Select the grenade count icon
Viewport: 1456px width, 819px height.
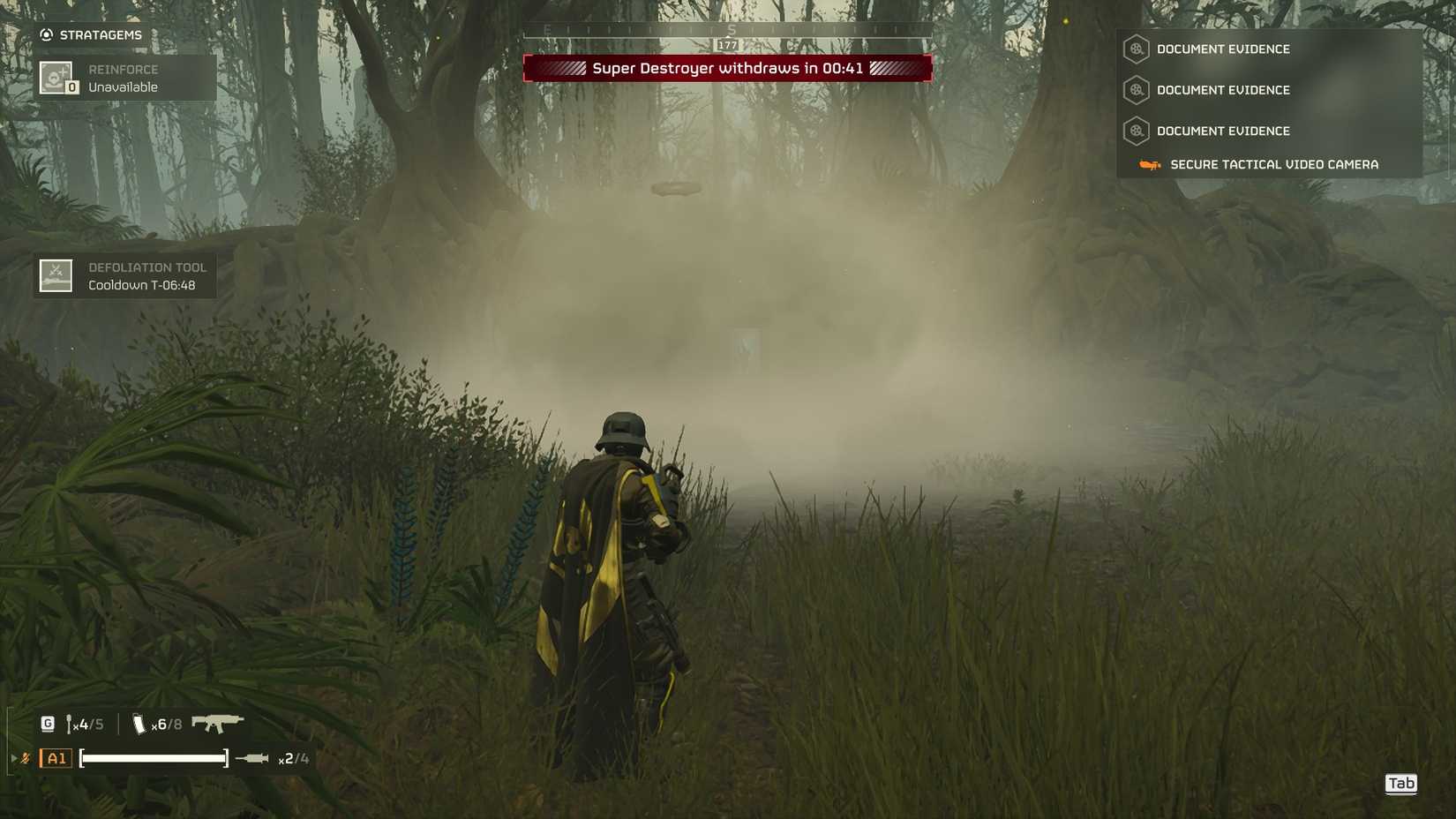tap(69, 722)
